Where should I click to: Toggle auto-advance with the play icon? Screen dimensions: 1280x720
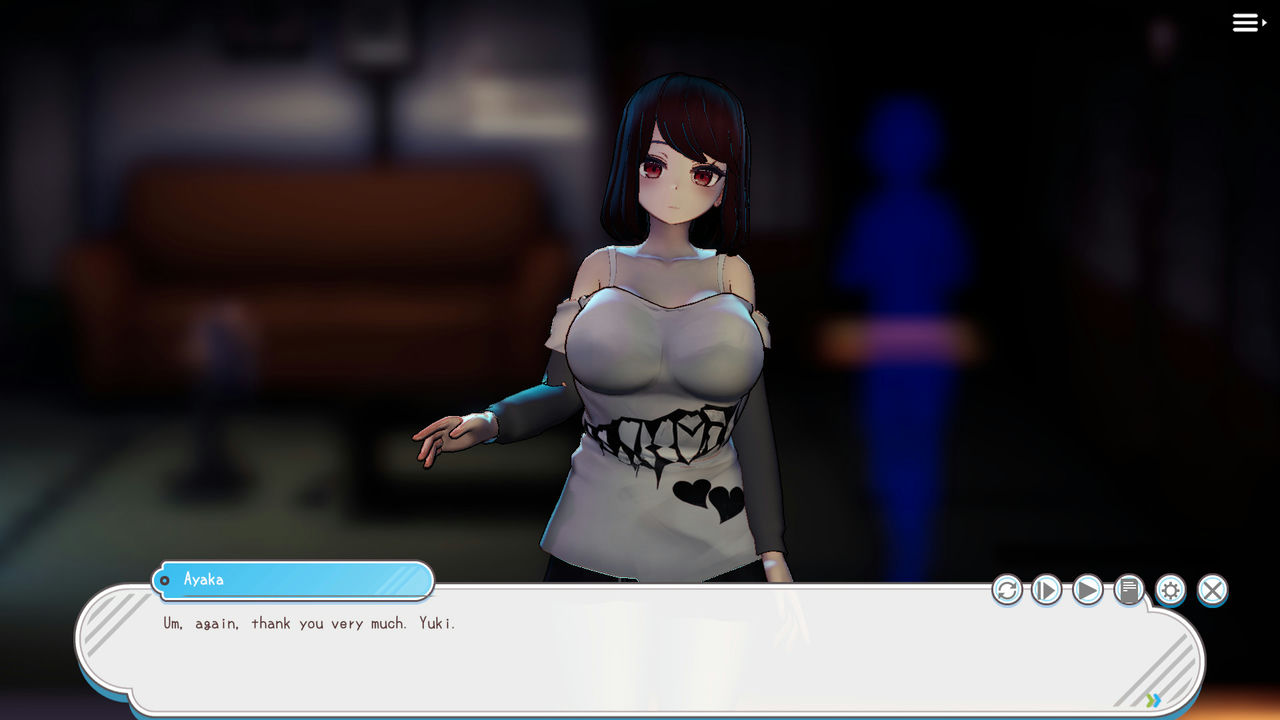tap(1087, 590)
